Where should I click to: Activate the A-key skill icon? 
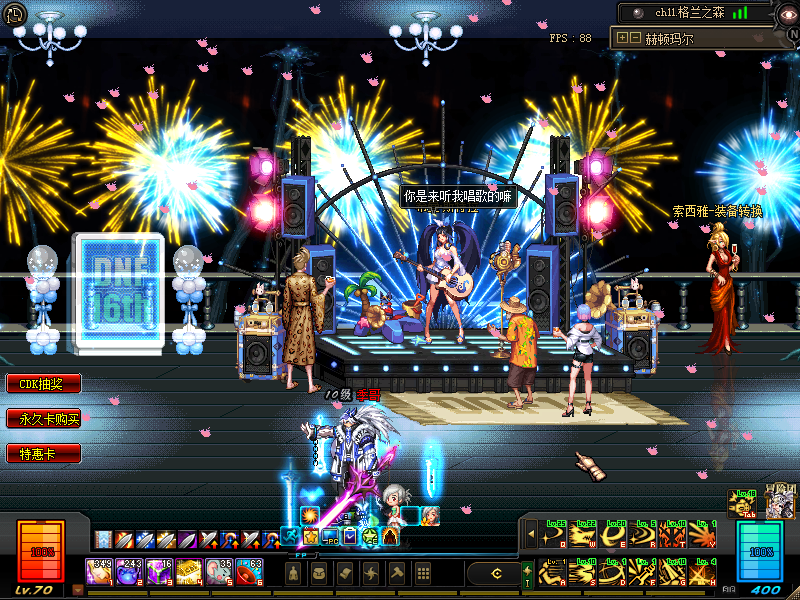pos(552,573)
